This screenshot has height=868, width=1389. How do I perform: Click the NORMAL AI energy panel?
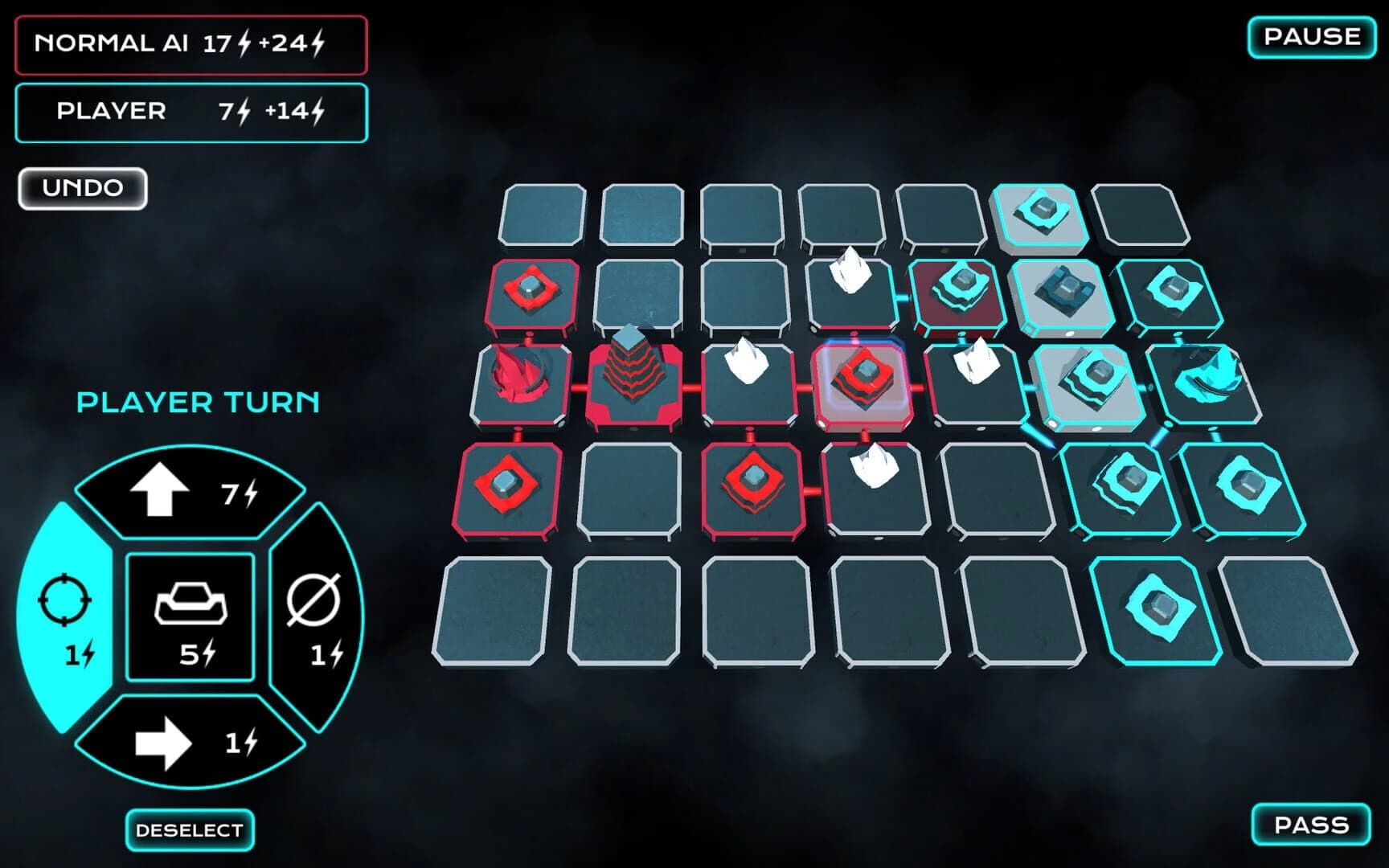[191, 46]
